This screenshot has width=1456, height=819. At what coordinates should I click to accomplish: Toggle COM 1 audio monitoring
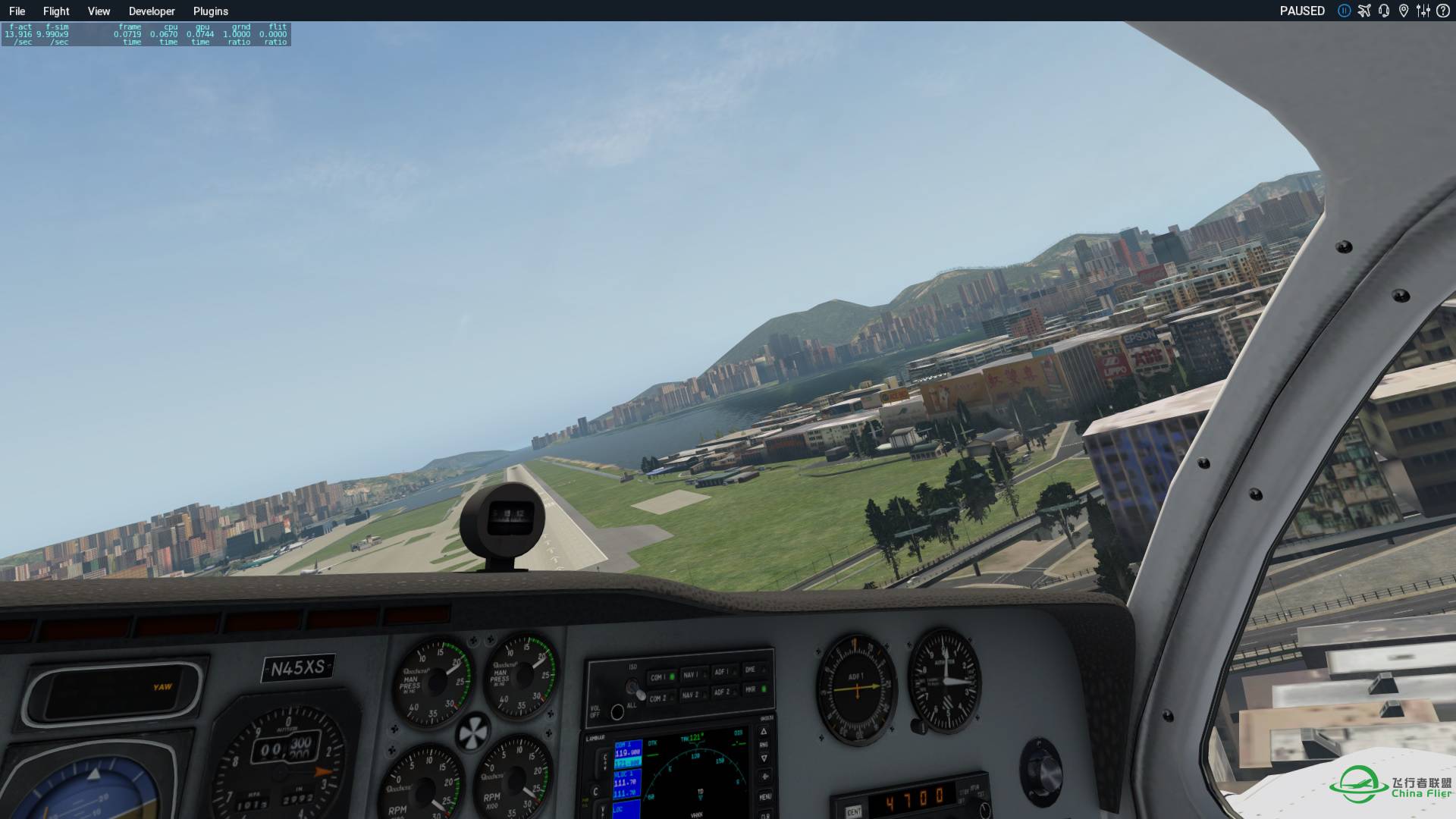pyautogui.click(x=662, y=677)
